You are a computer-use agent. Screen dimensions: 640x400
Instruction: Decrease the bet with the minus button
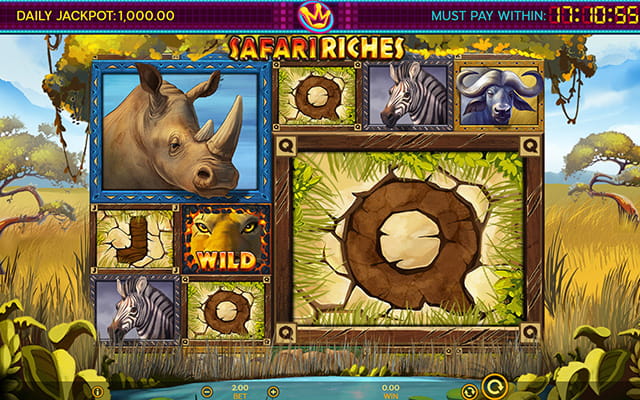(208, 391)
